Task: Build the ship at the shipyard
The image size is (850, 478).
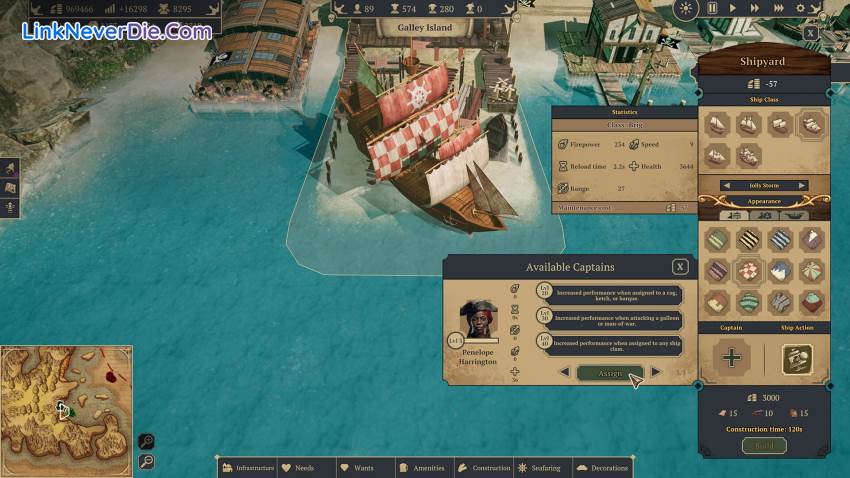Action: point(763,445)
